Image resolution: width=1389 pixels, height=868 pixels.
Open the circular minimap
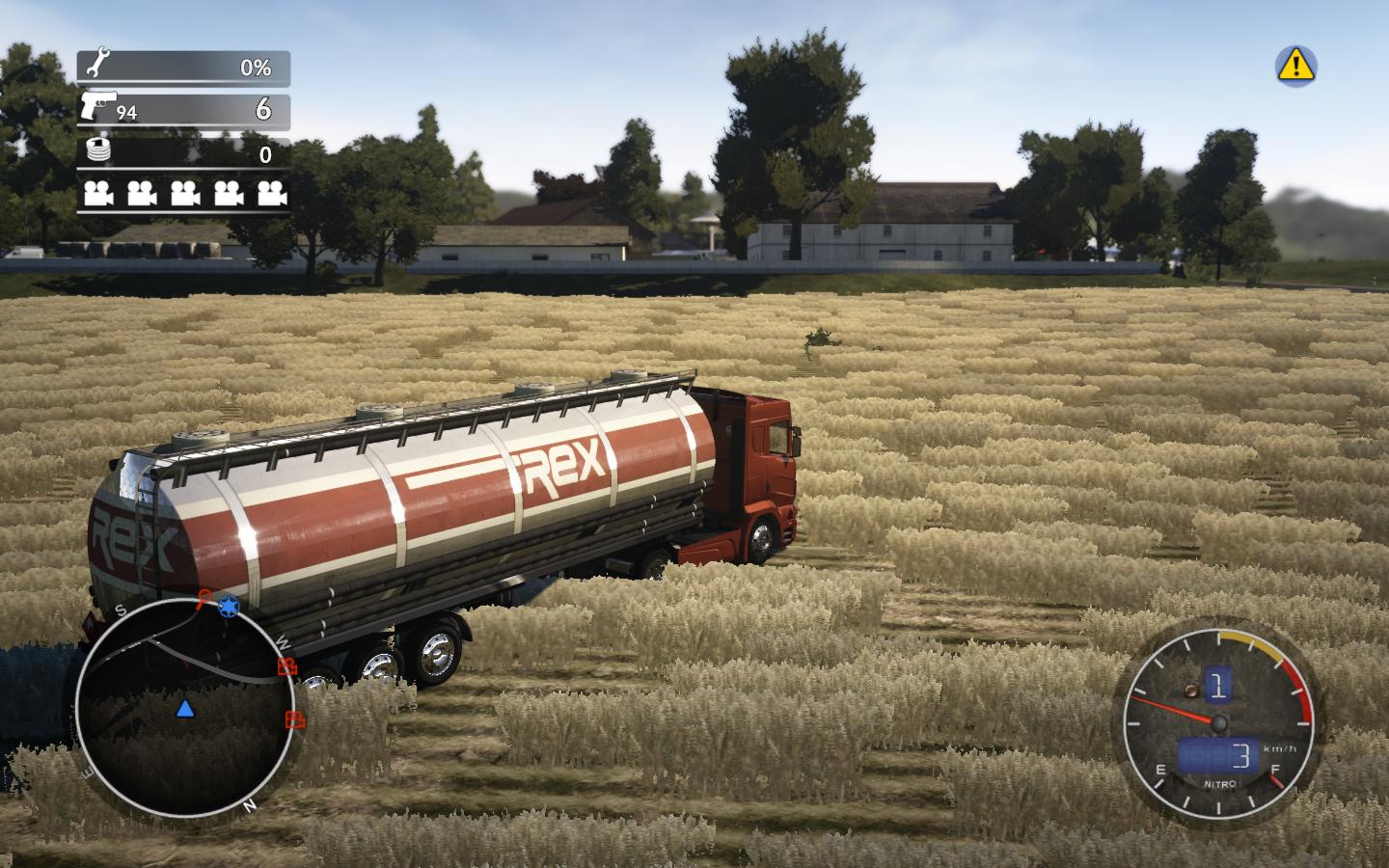[184, 707]
